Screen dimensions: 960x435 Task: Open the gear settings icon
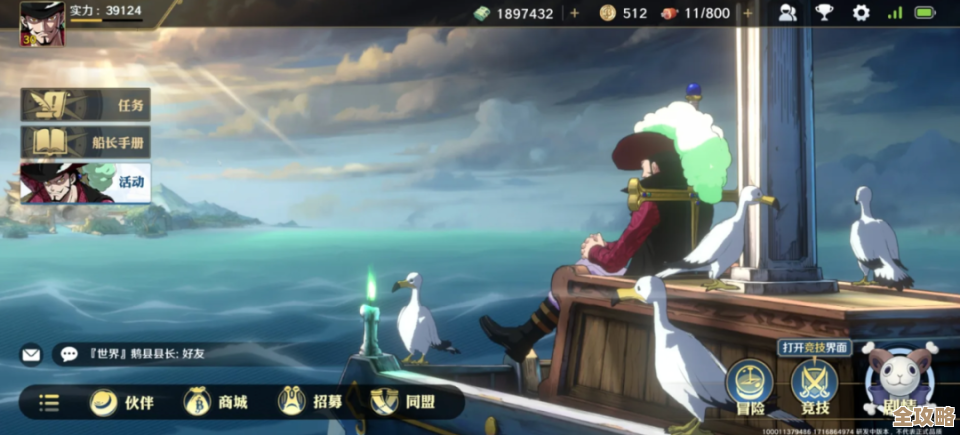tap(861, 13)
